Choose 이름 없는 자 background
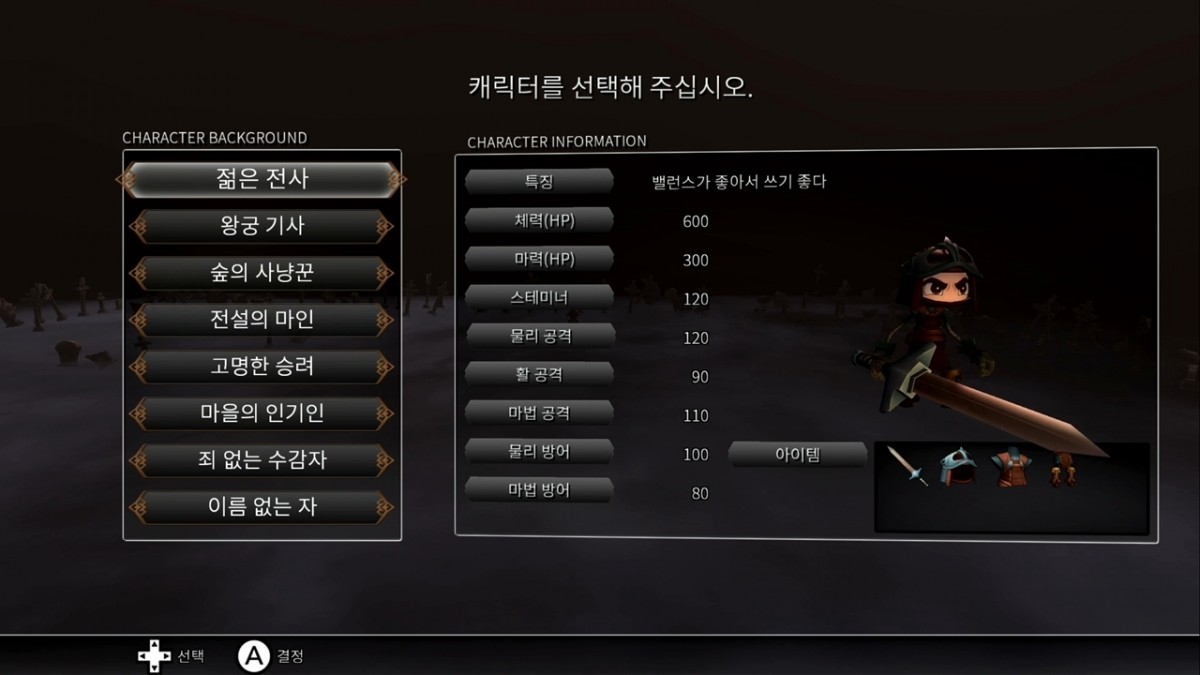 (262, 506)
